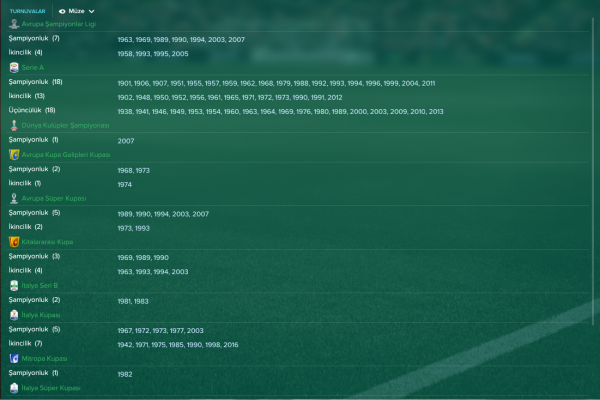Select the Turnuvalar tab
600x400 pixels.
pyautogui.click(x=27, y=10)
